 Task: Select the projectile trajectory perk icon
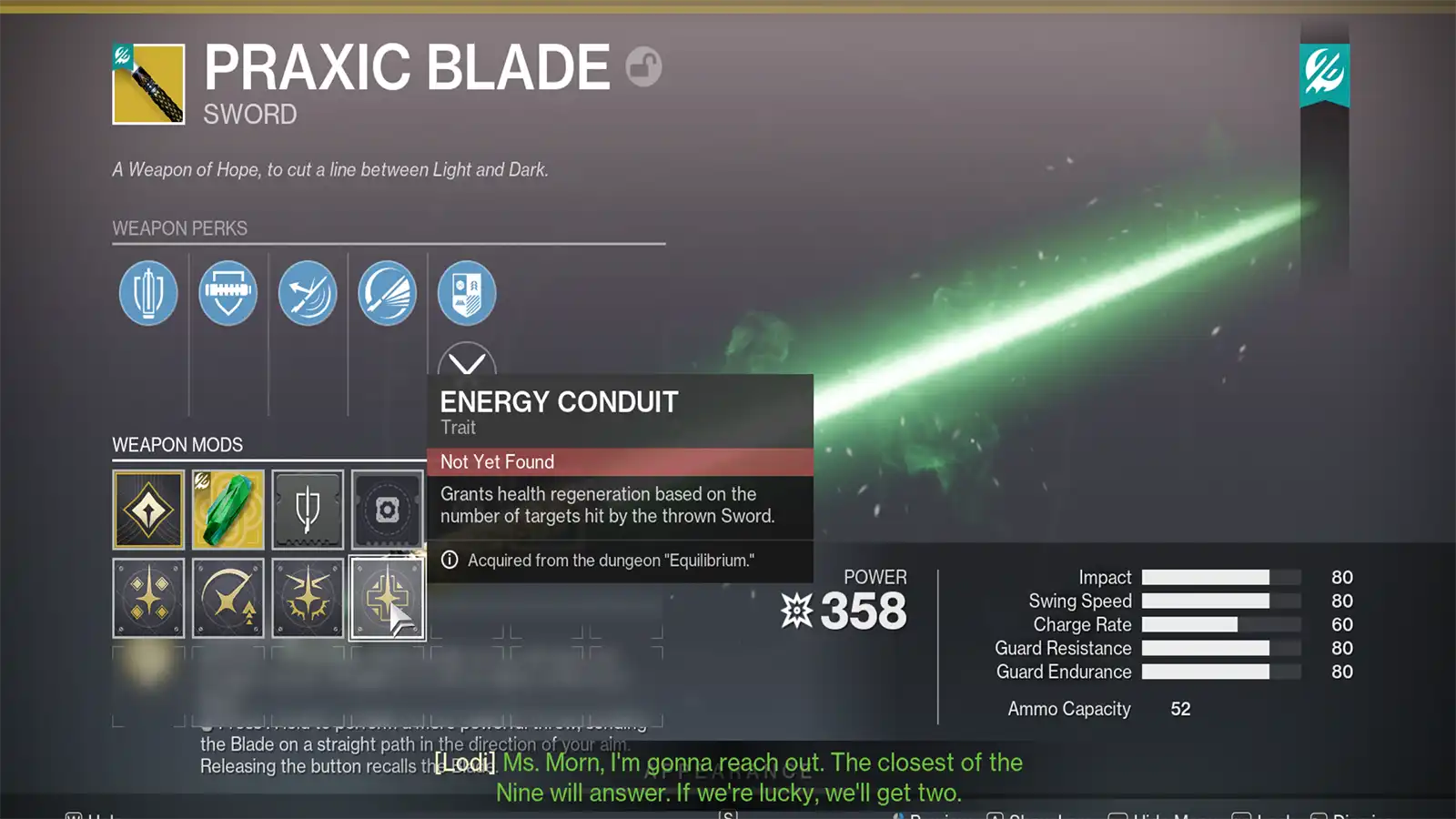[307, 293]
